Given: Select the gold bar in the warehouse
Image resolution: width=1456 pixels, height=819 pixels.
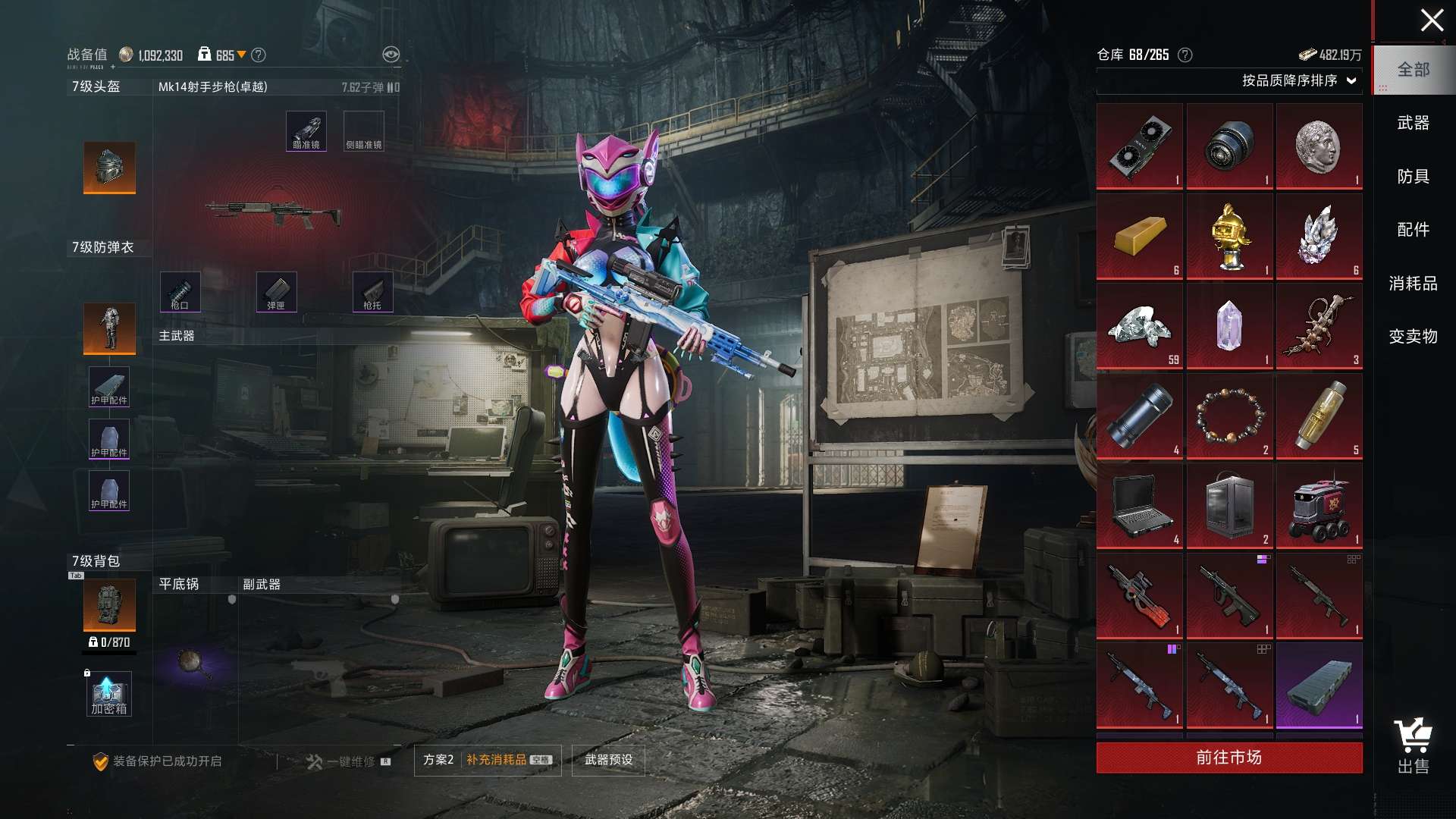Looking at the screenshot, I should point(1139,236).
